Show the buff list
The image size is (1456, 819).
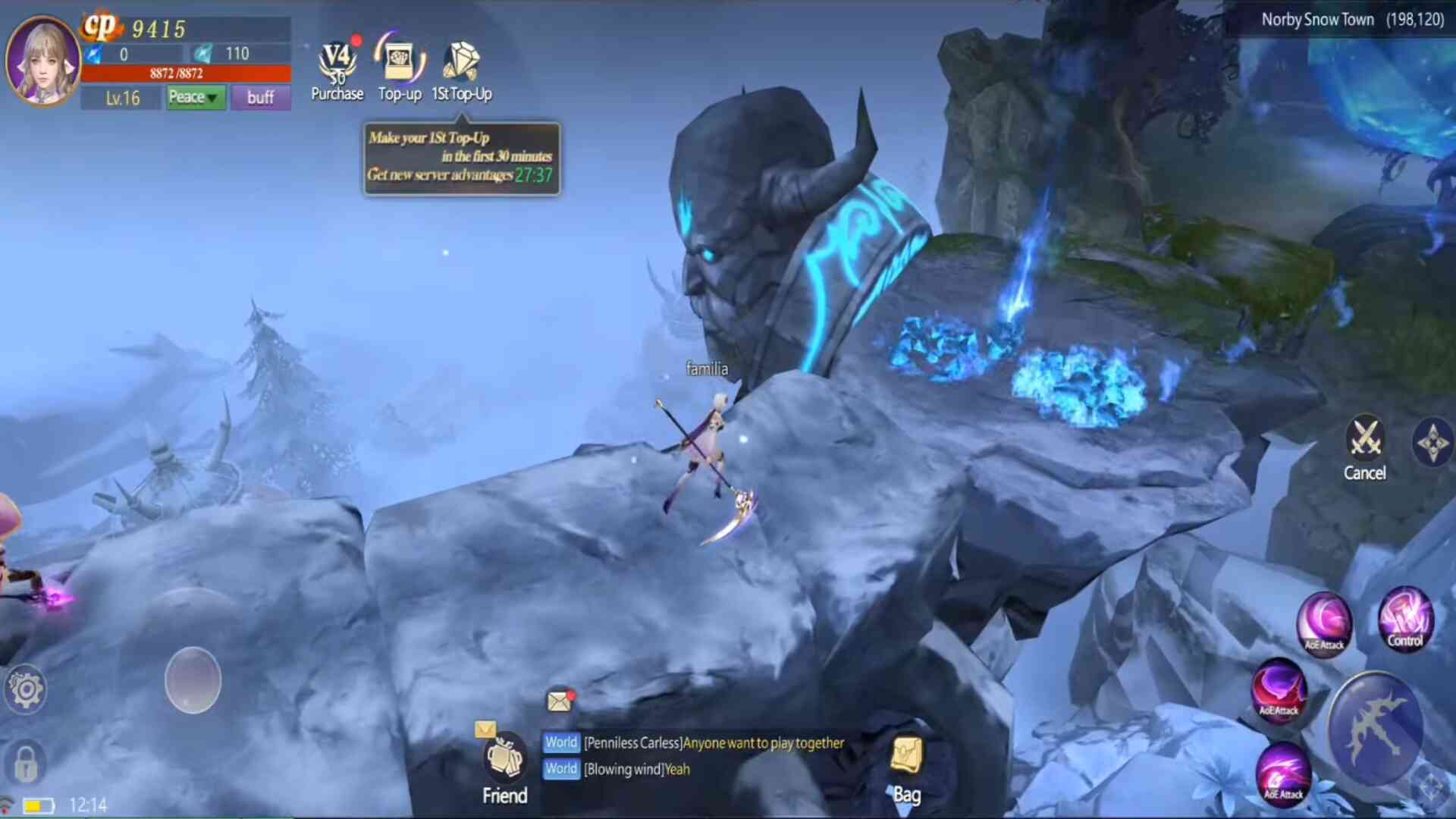(261, 97)
